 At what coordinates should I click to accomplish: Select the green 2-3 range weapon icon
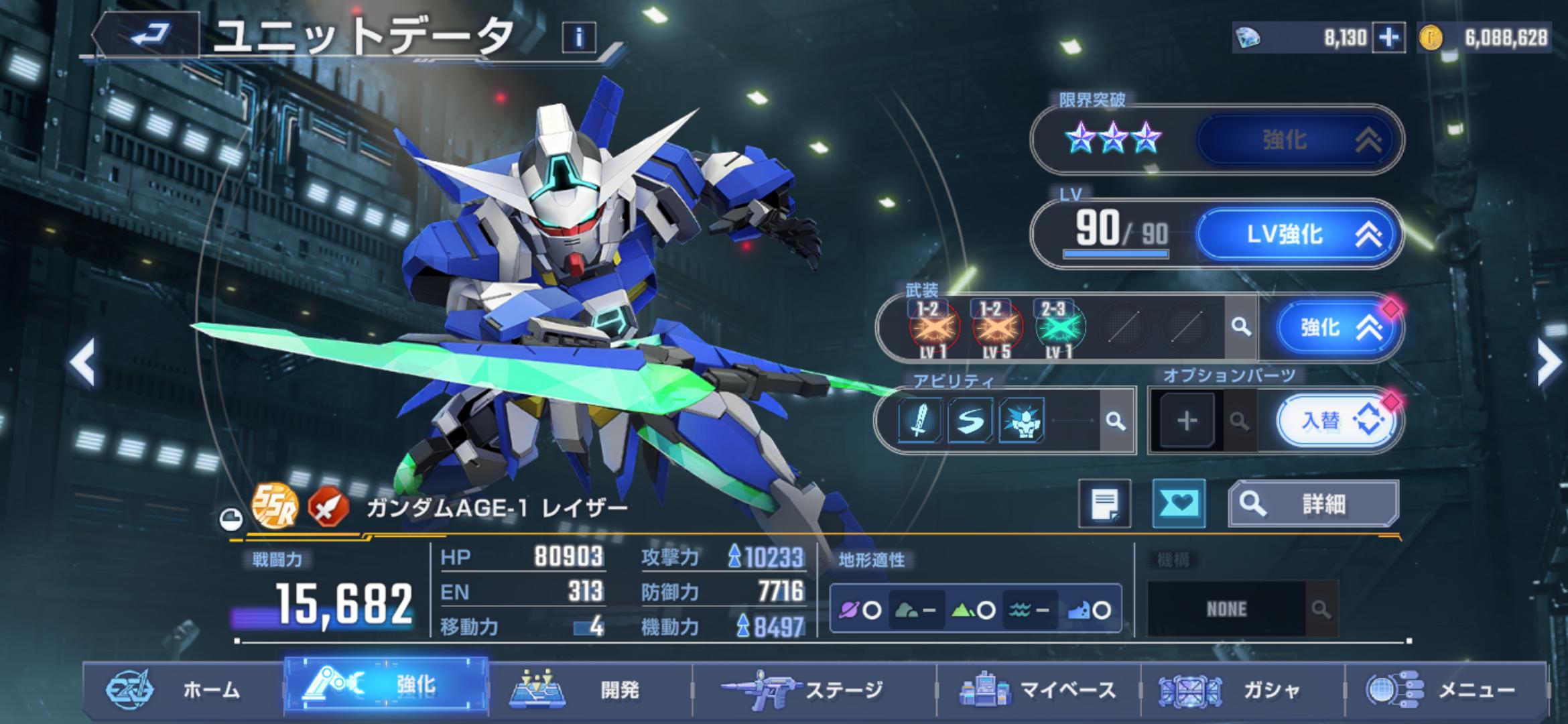point(1059,328)
